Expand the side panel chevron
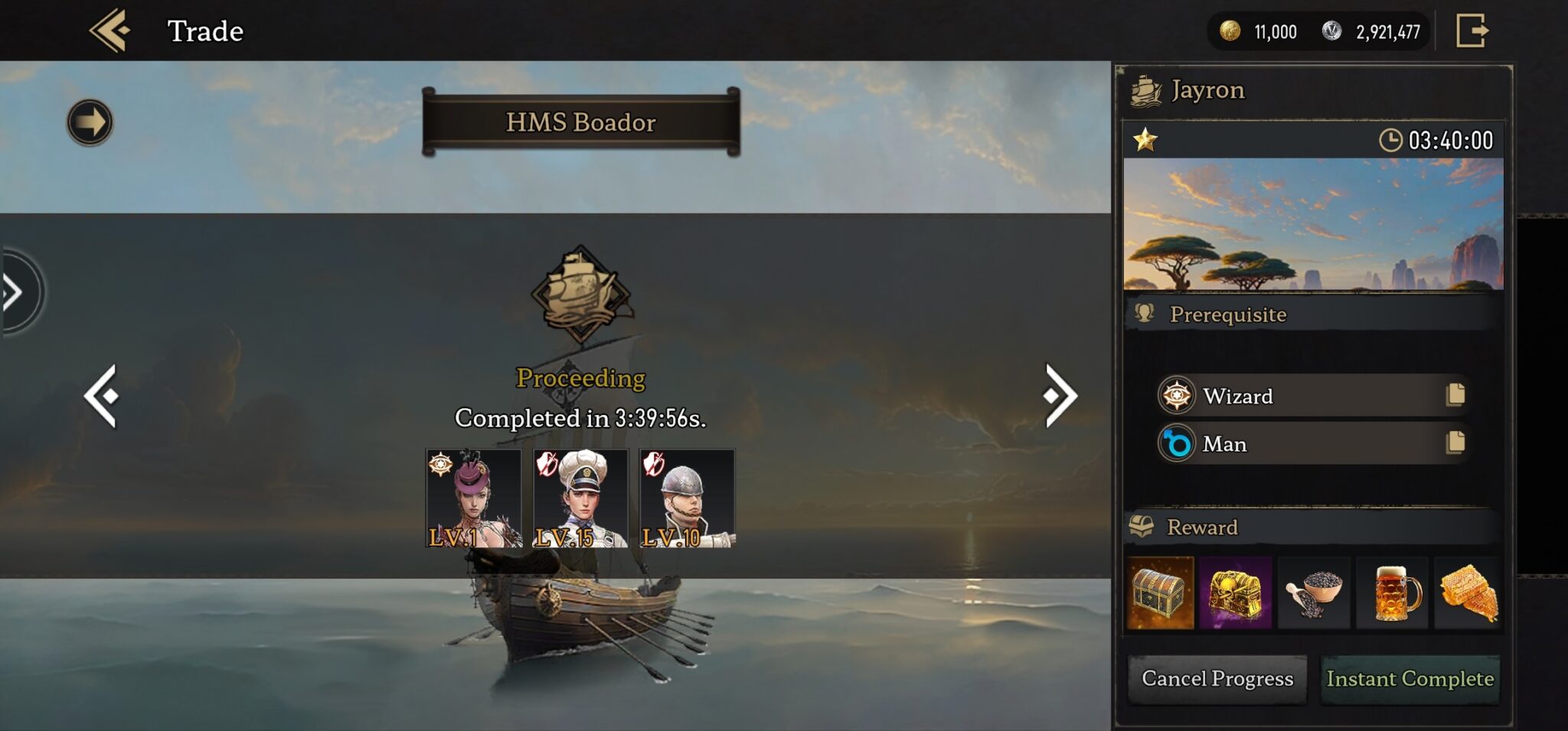1568x731 pixels. tap(15, 292)
